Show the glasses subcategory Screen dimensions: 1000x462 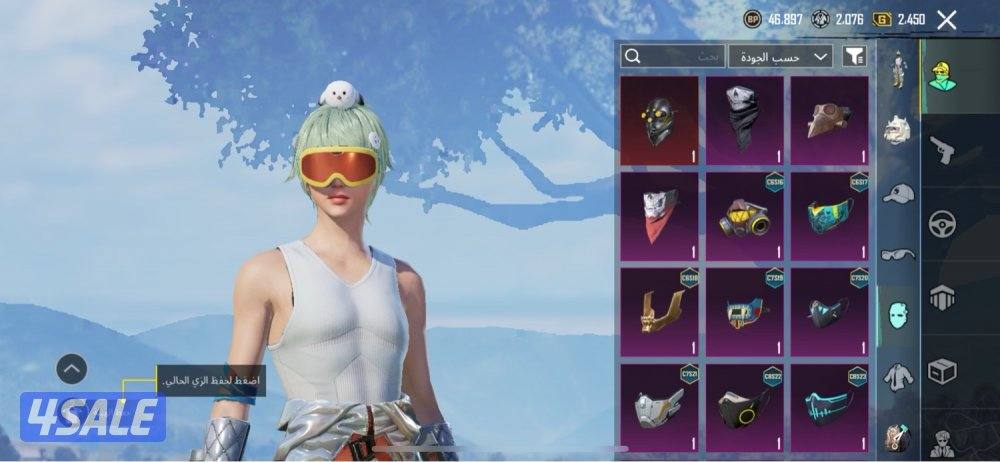coord(898,254)
